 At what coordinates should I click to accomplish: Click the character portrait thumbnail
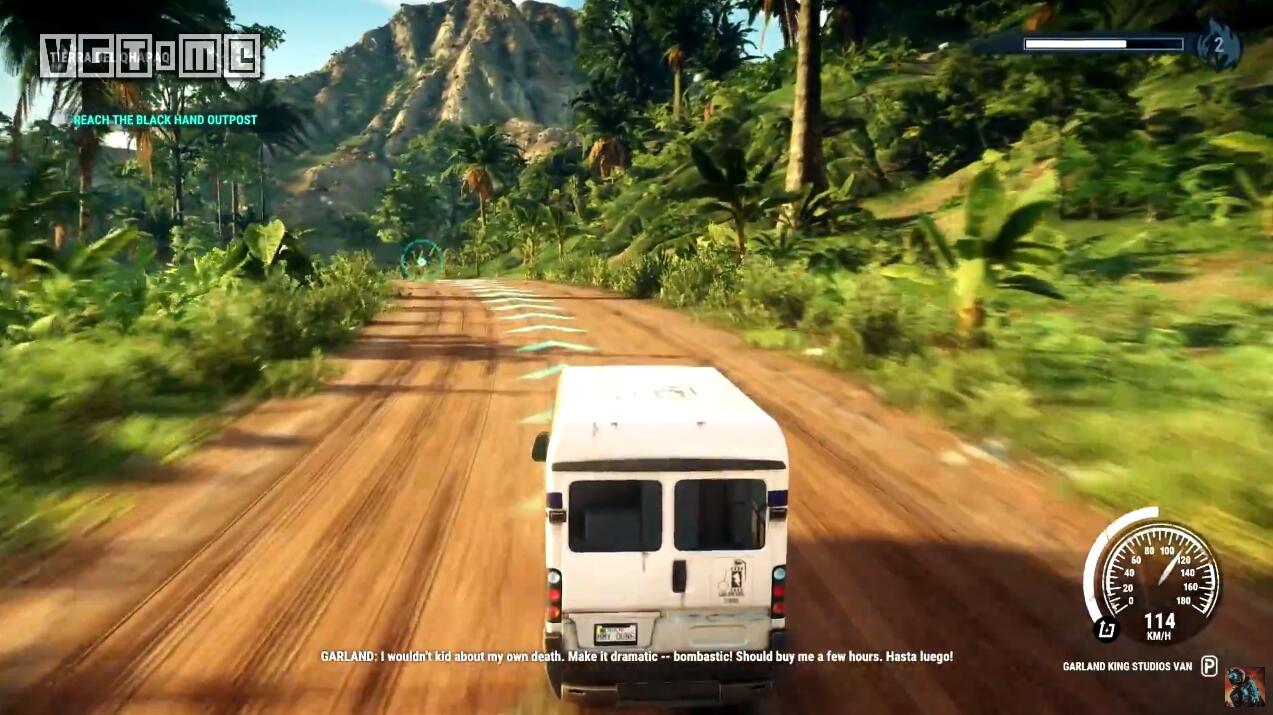(1245, 686)
